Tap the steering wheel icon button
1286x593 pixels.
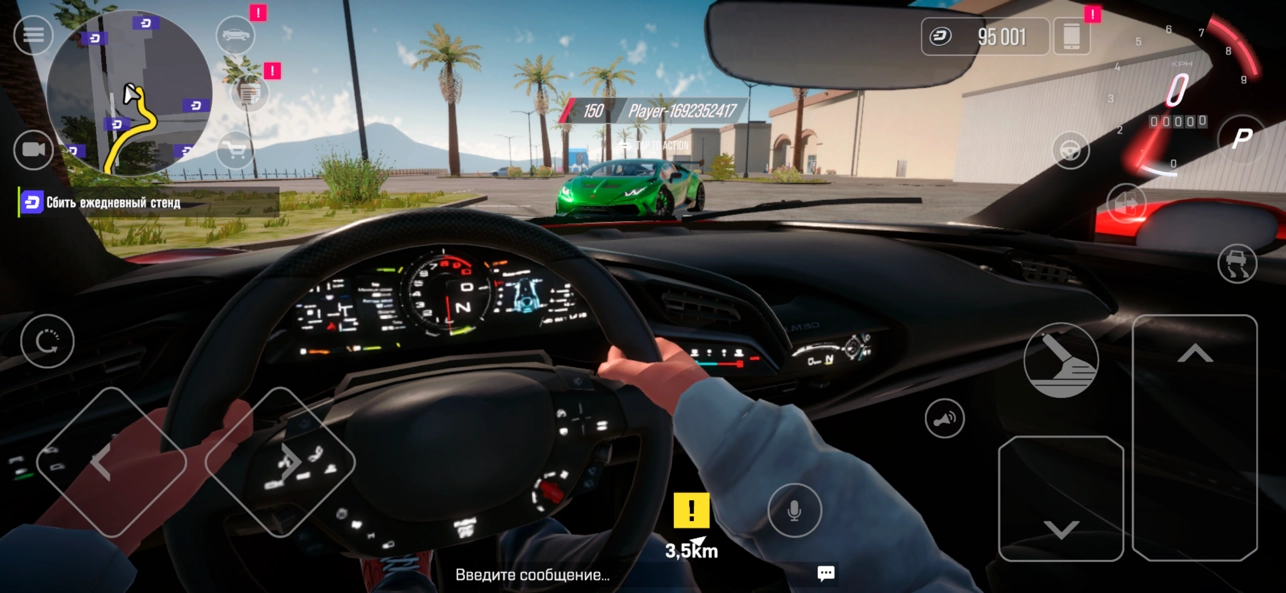tap(1071, 151)
